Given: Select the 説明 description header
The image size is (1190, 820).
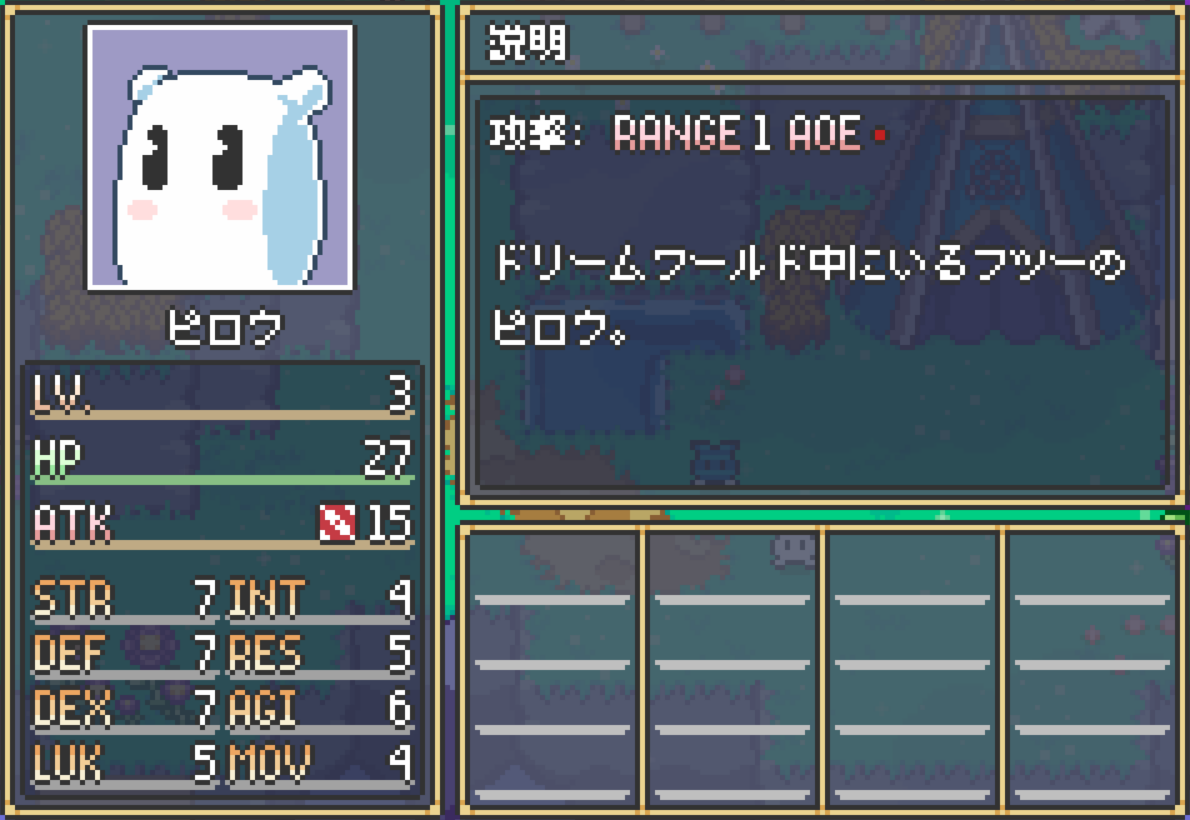Looking at the screenshot, I should click(x=527, y=43).
